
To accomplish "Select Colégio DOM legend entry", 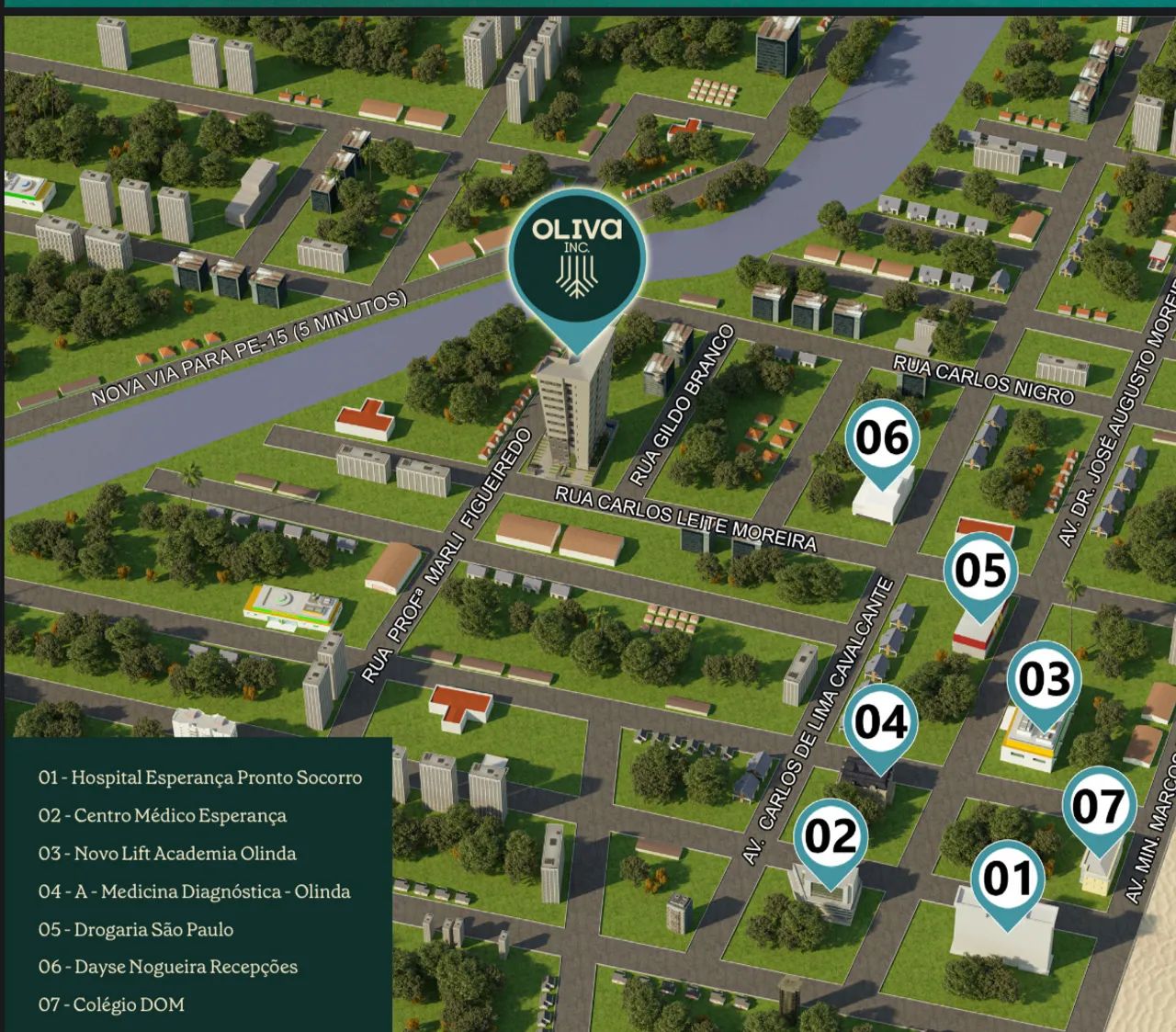I will tap(111, 1004).
